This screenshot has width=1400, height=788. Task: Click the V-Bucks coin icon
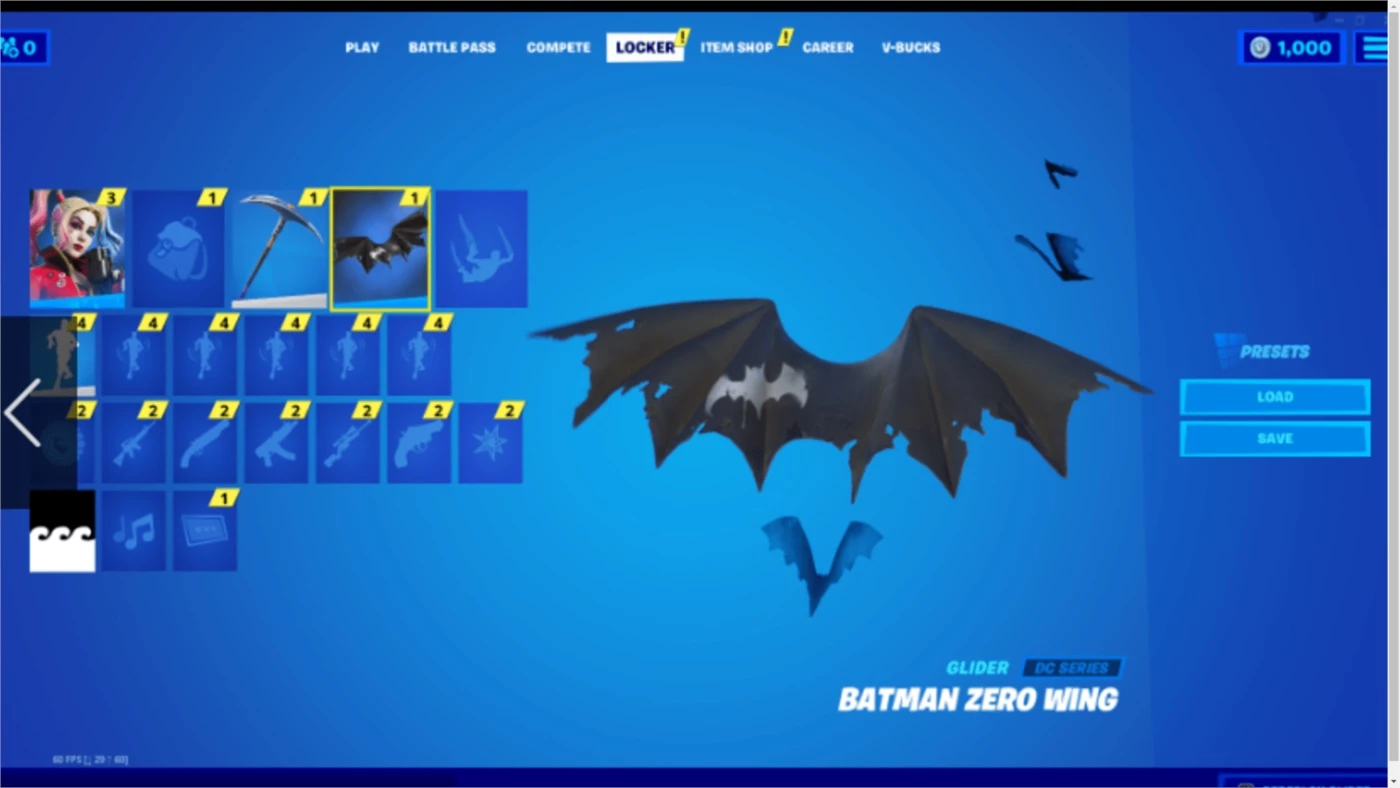pyautogui.click(x=1258, y=47)
